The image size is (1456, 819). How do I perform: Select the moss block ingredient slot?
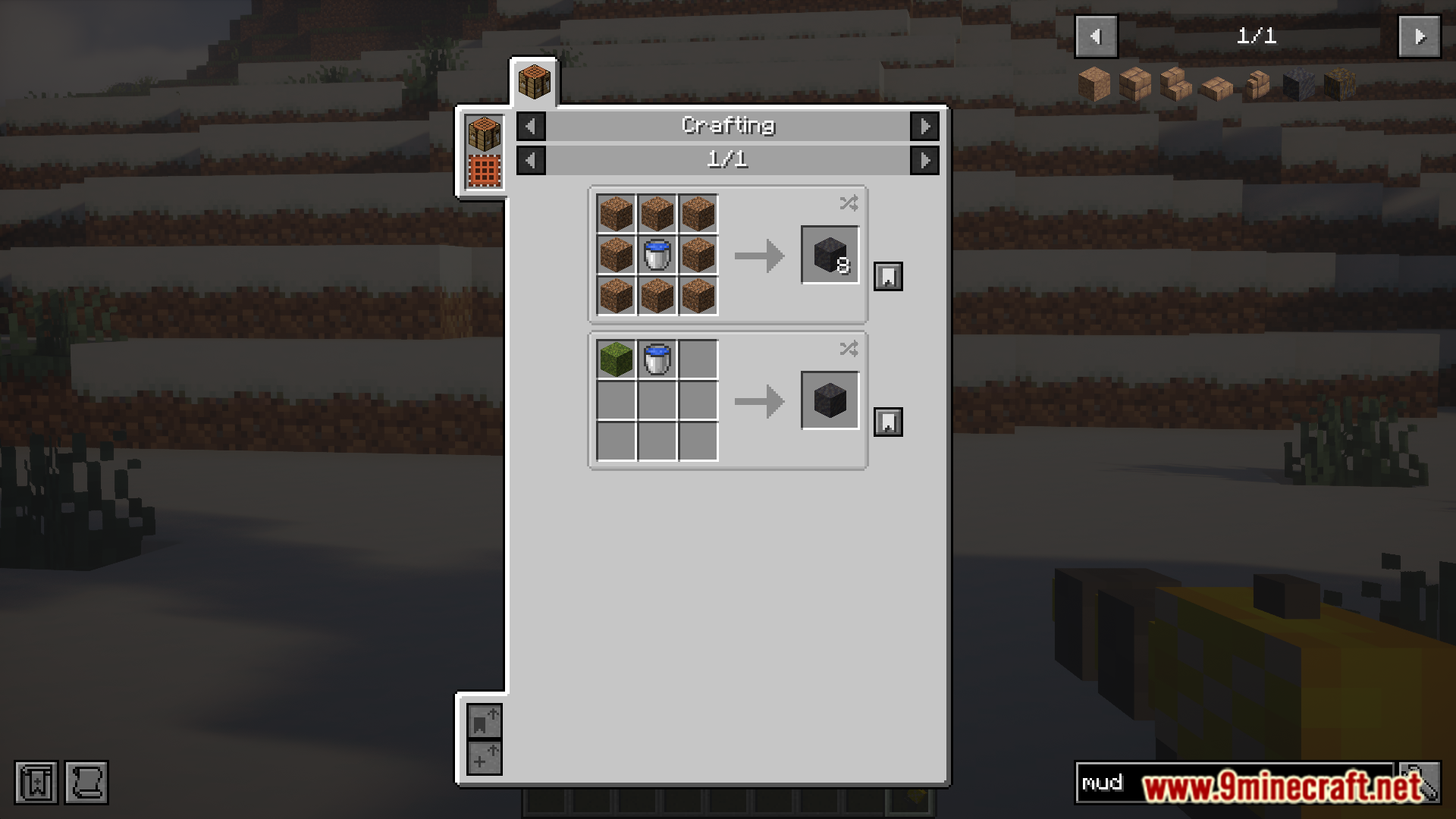pyautogui.click(x=616, y=359)
